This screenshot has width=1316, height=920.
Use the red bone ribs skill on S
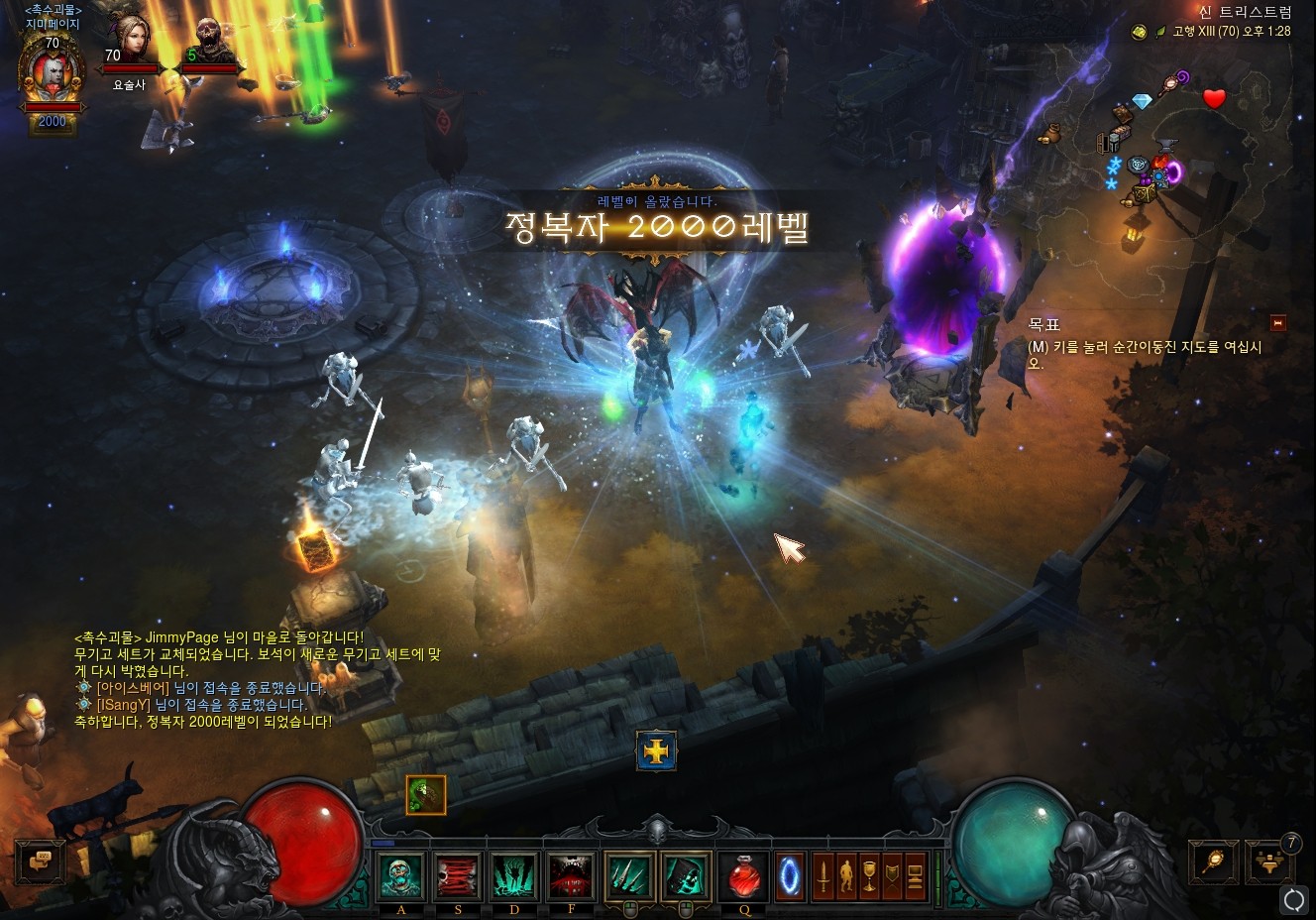click(x=458, y=876)
